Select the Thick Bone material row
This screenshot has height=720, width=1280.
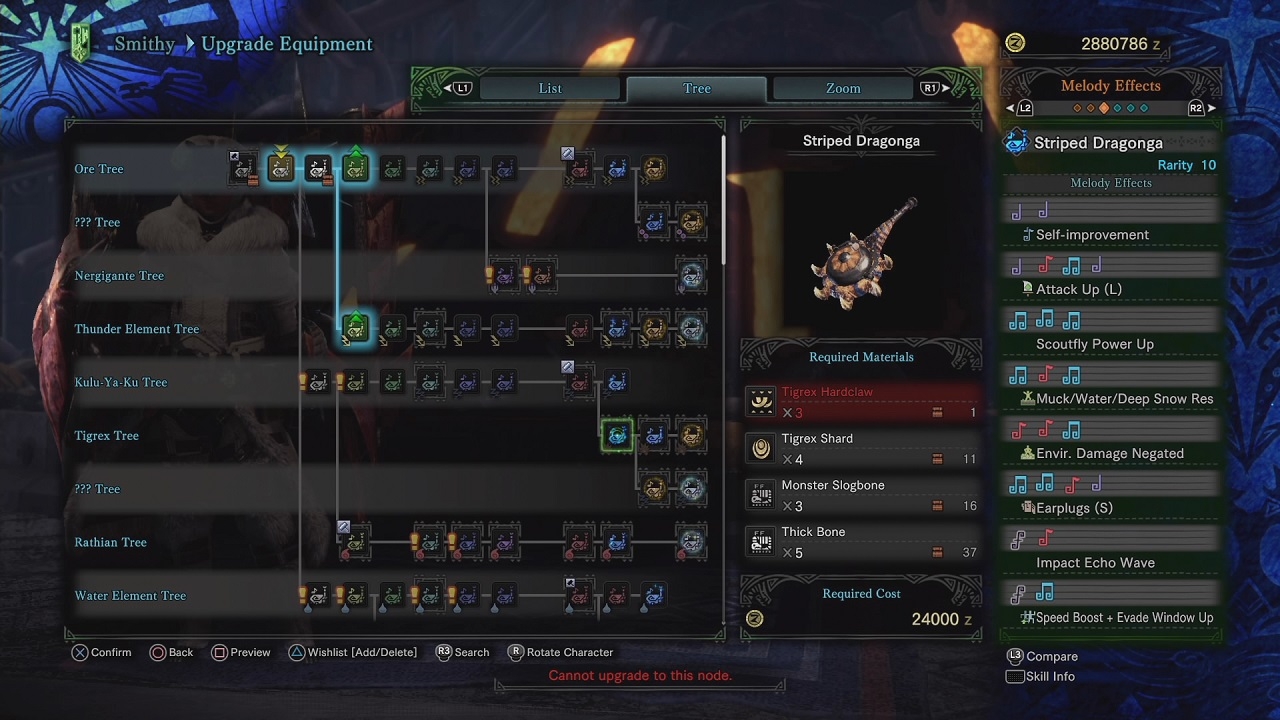pyautogui.click(x=861, y=542)
